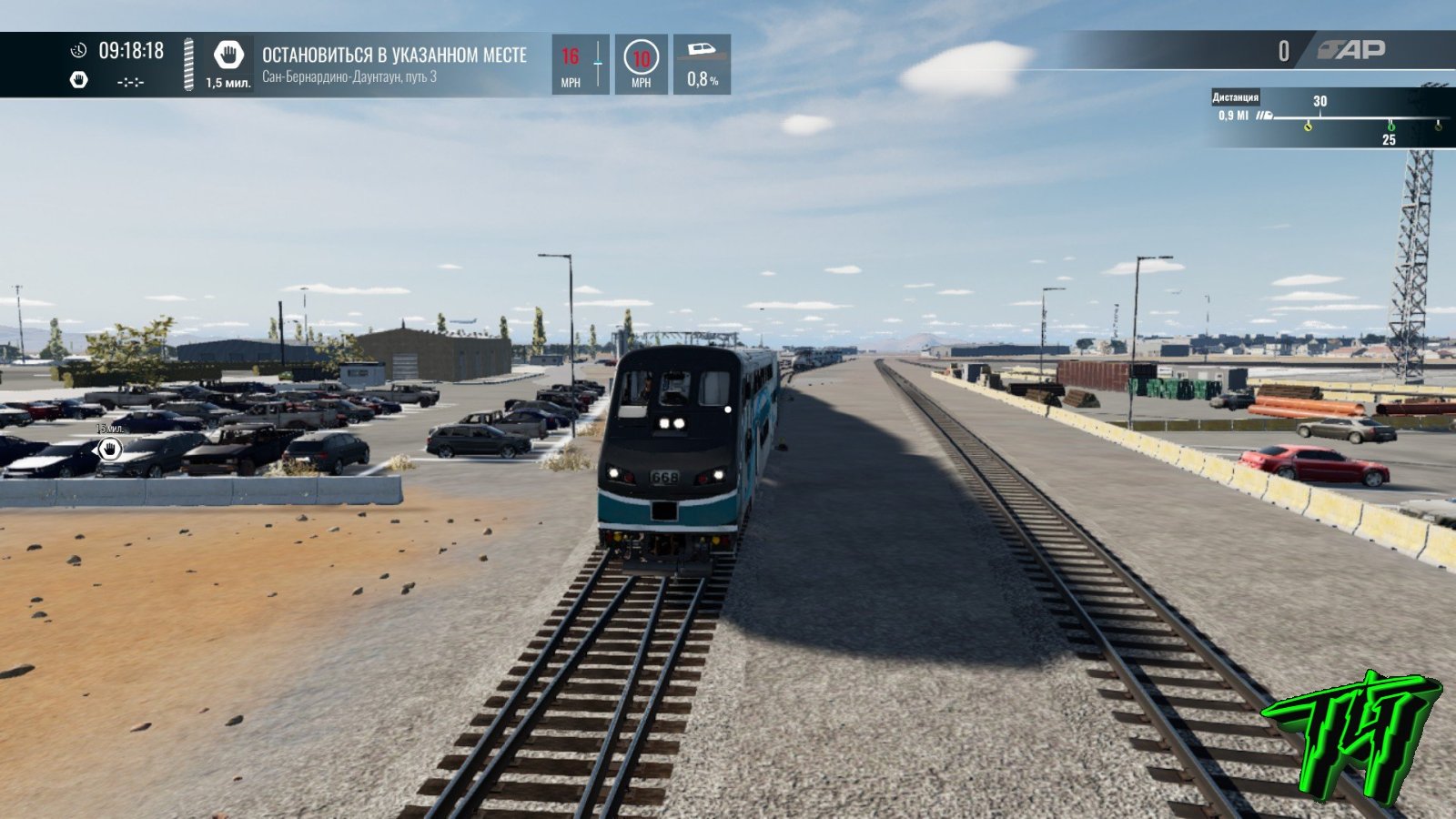
Task: Click the Дистанция distance label
Action: point(1235,97)
